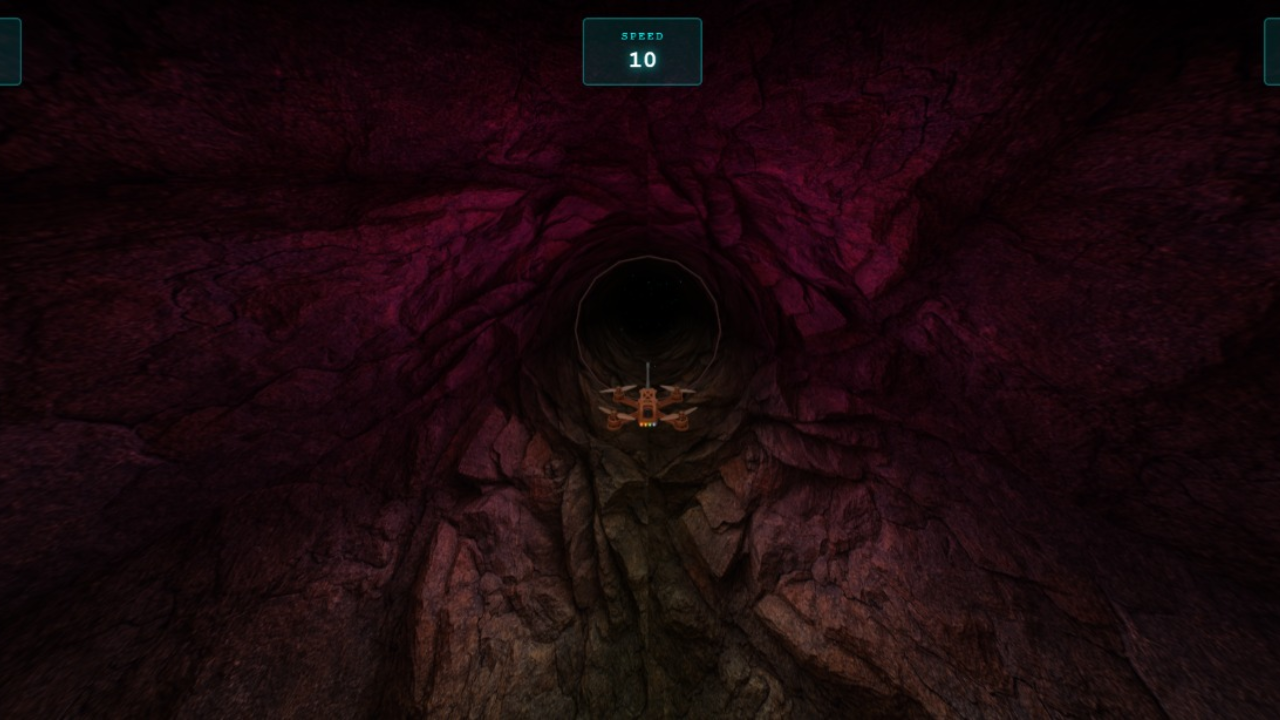
Task: Select the drone's antenna
Action: (x=648, y=374)
